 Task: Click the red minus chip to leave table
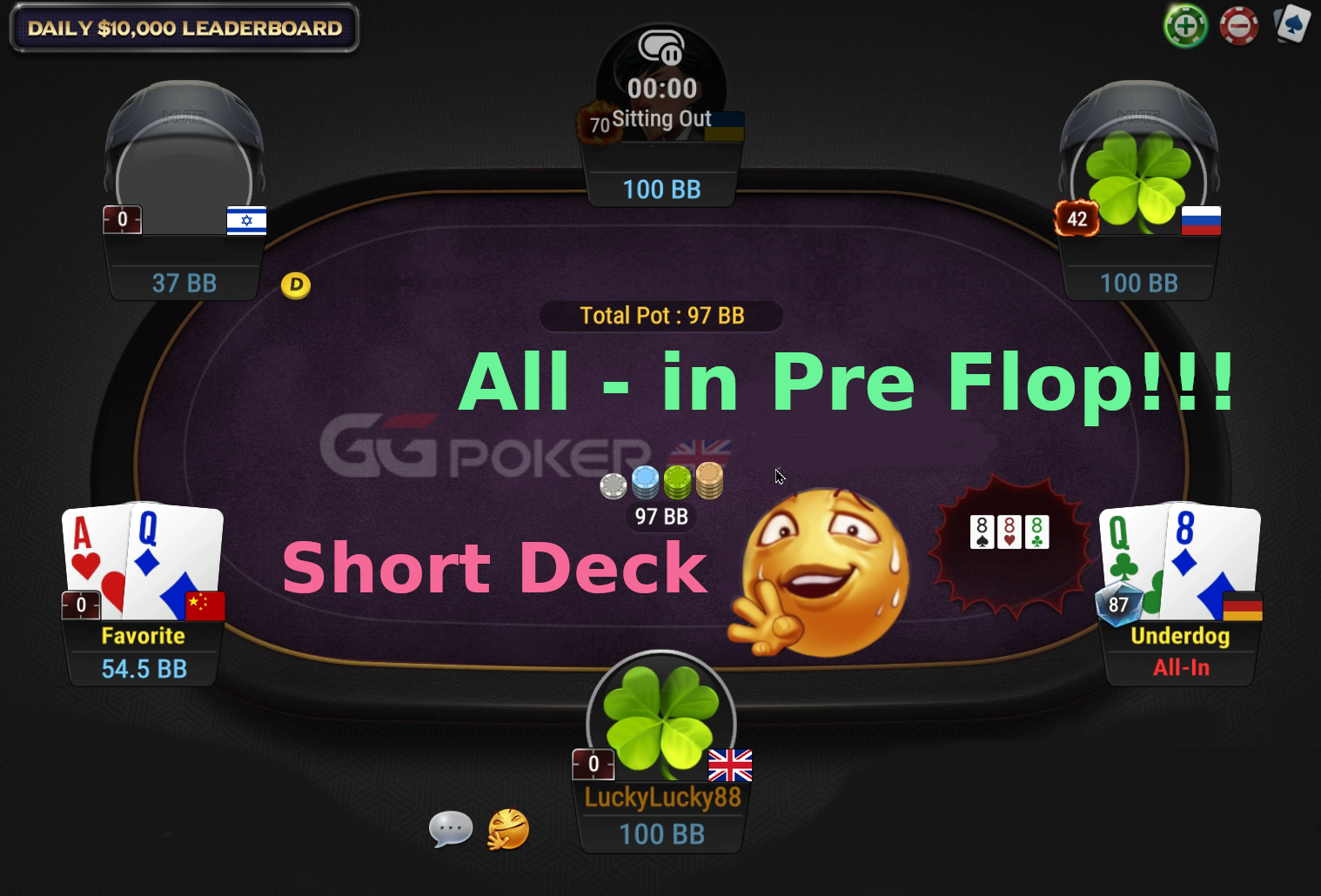coord(1238,25)
